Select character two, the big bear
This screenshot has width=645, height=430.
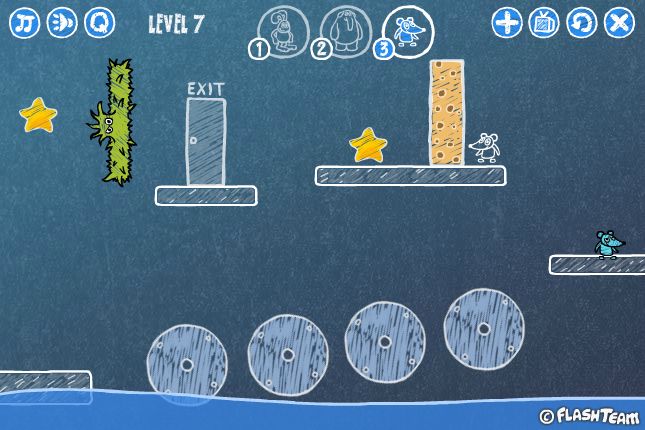[344, 31]
